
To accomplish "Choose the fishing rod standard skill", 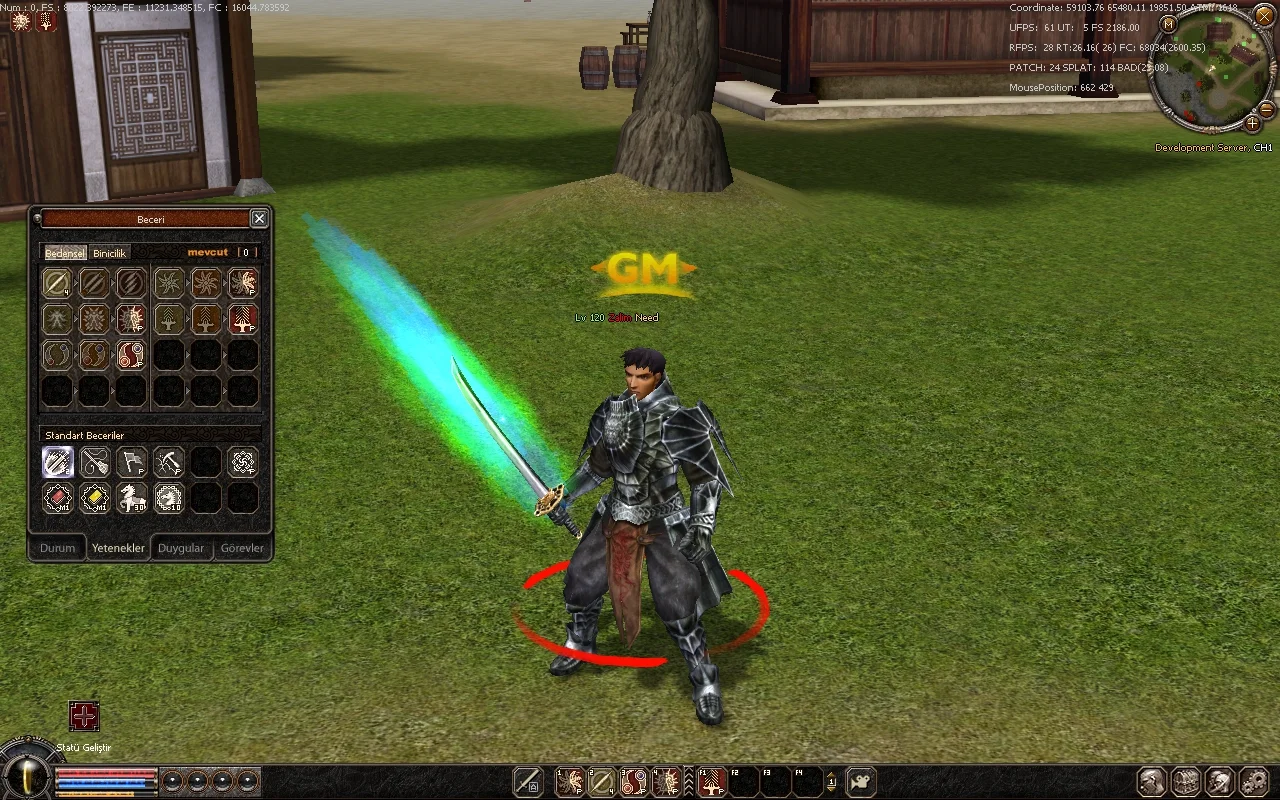I will click(95, 462).
